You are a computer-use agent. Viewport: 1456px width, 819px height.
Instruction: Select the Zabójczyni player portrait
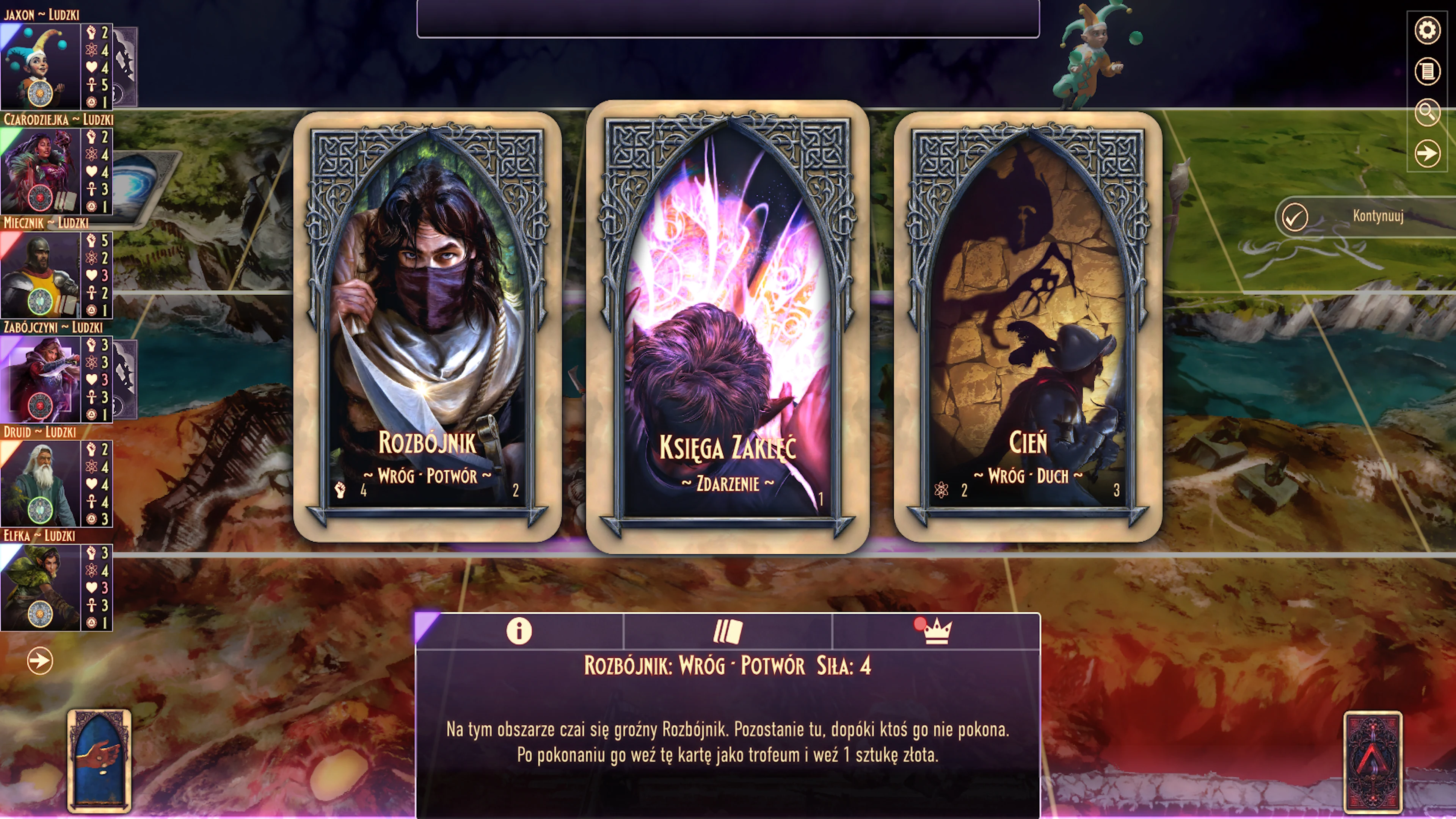point(41,379)
